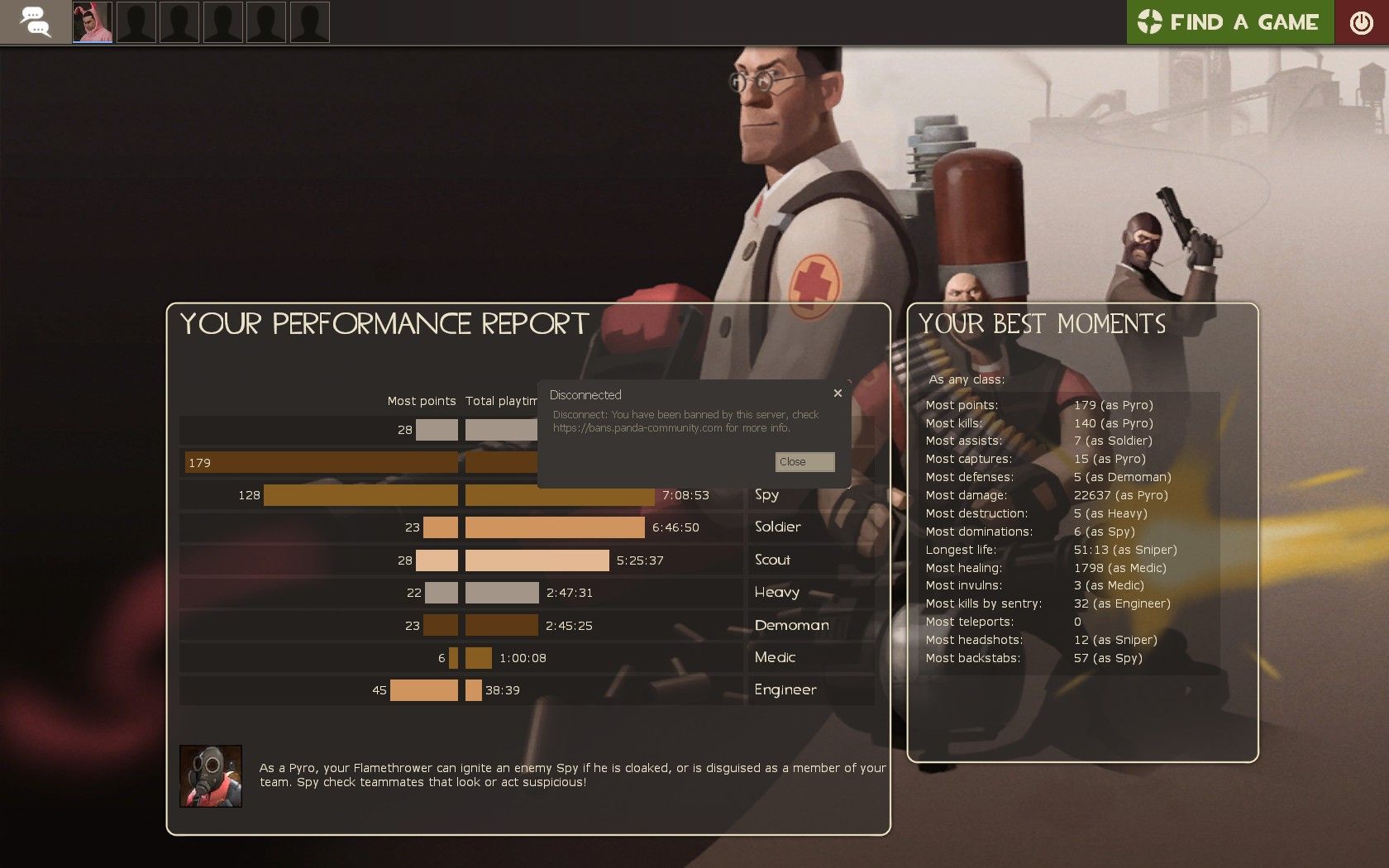
Task: Click the red power quit button
Action: click(x=1361, y=22)
